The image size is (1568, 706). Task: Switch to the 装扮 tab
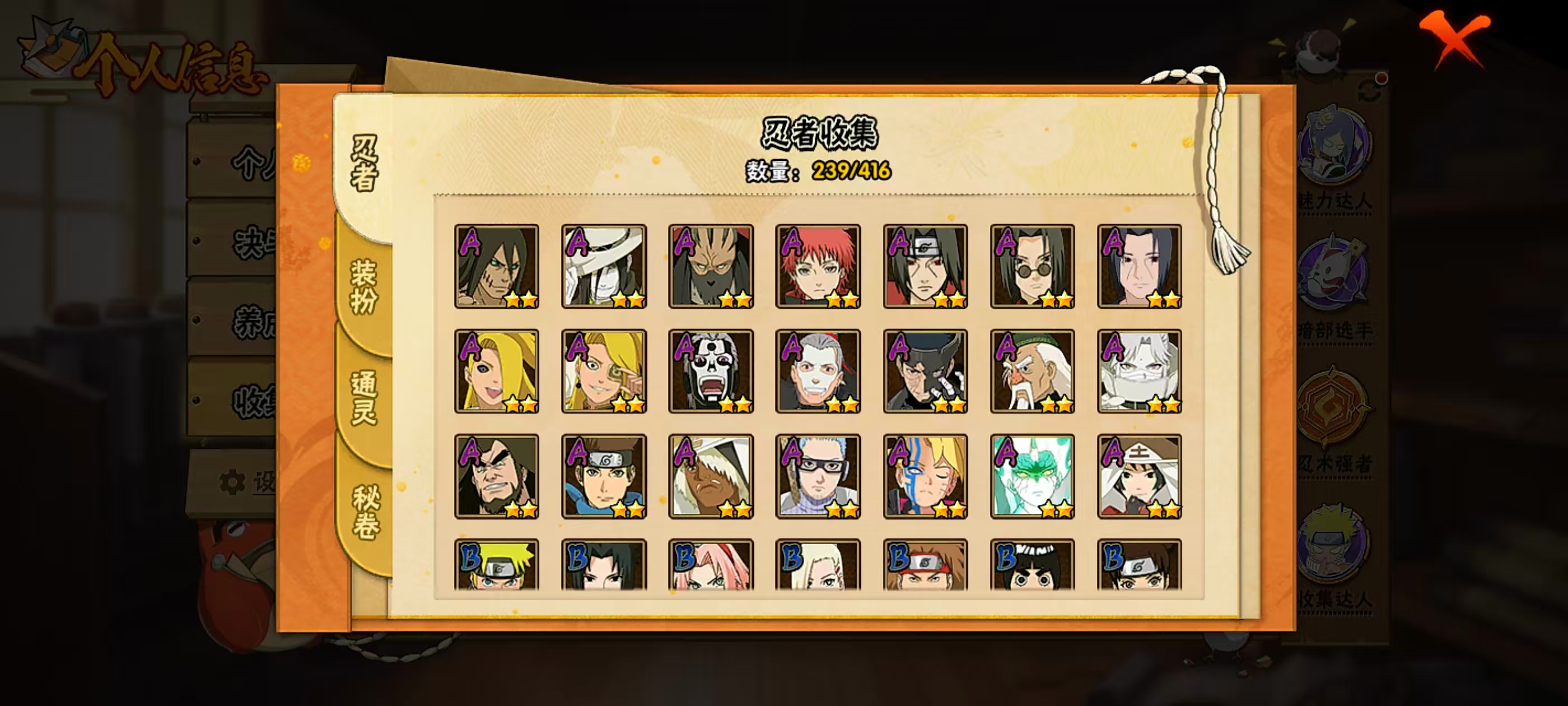(x=363, y=287)
